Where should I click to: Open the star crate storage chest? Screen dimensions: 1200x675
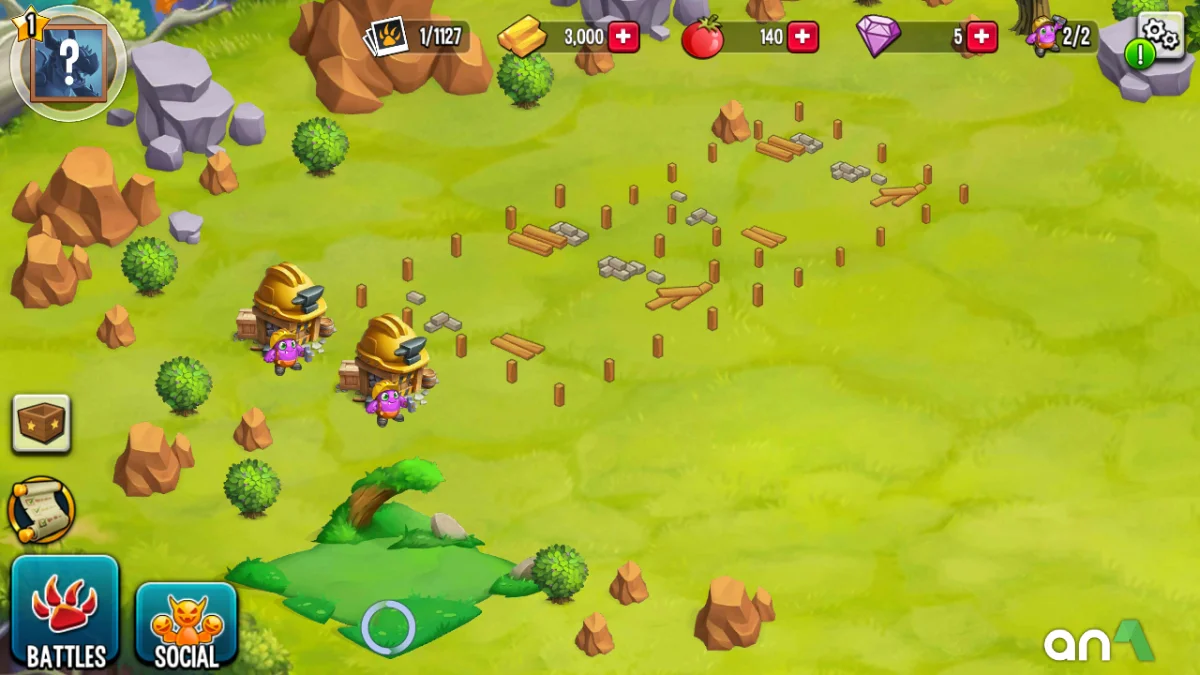coord(42,422)
